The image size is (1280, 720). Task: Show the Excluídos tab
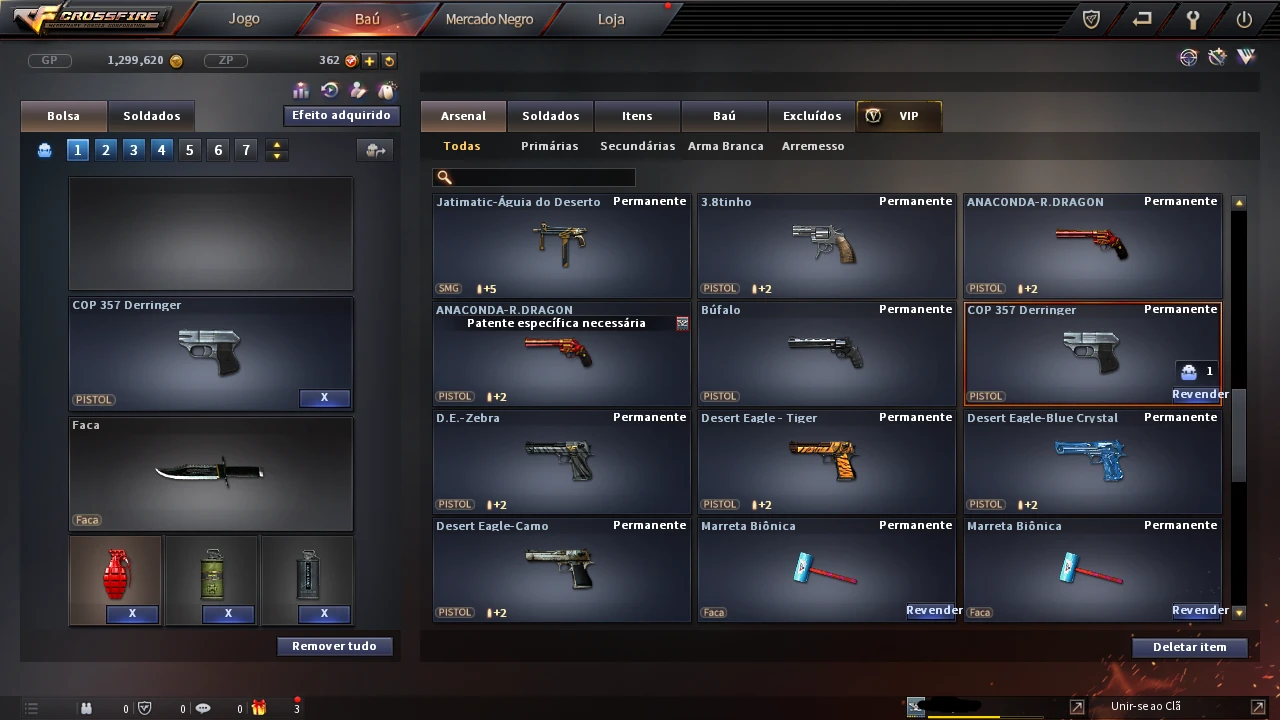point(812,116)
